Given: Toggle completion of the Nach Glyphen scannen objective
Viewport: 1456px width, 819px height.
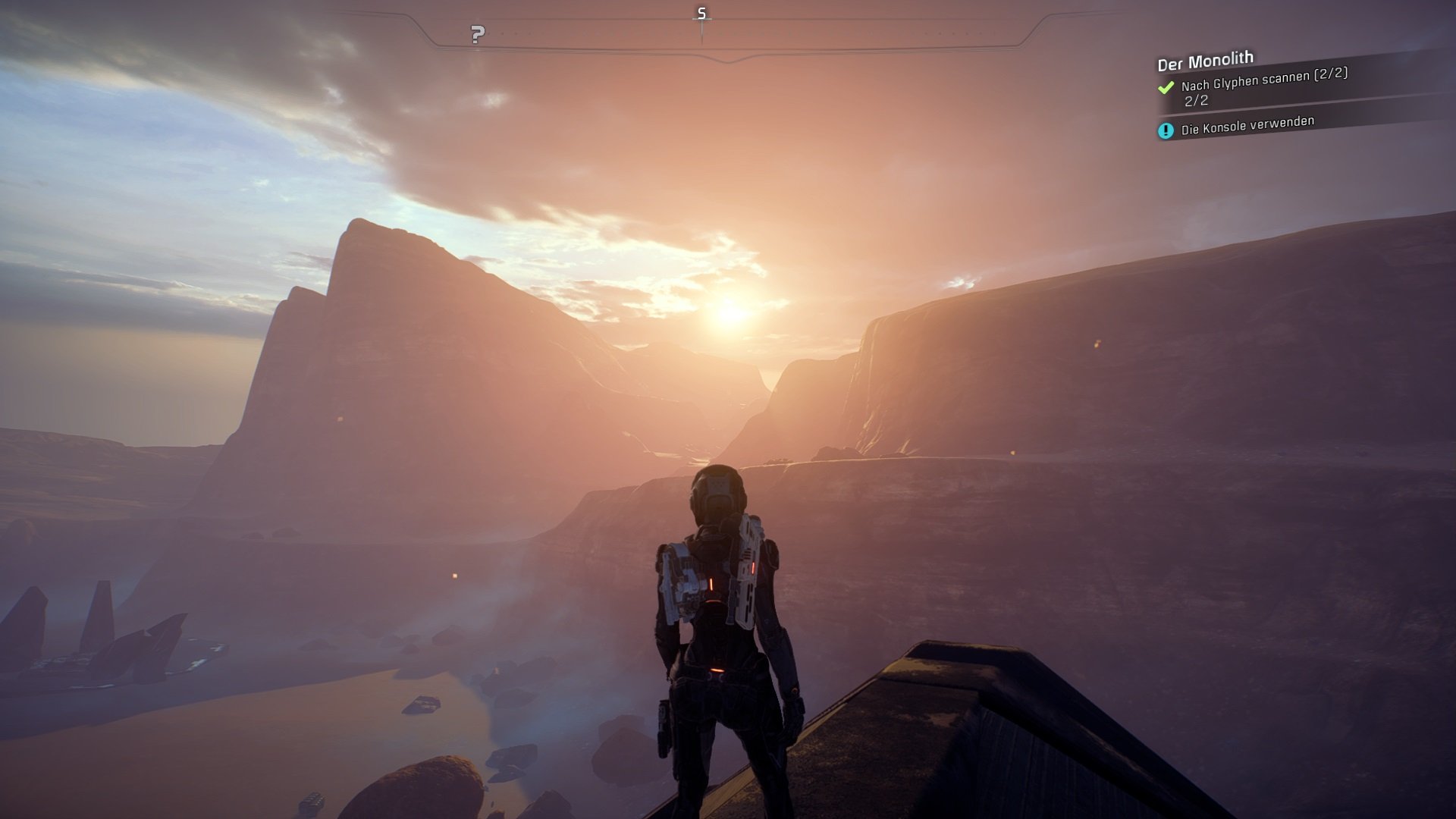Looking at the screenshot, I should pos(1166,88).
